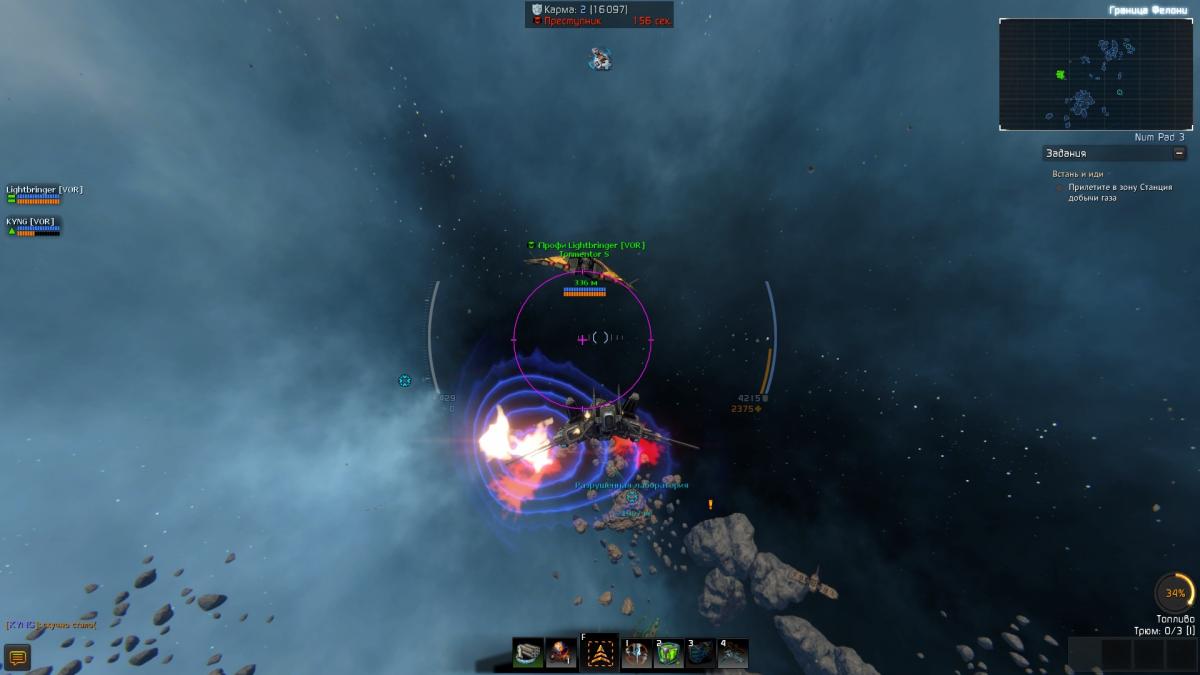The image size is (1200, 675).
Task: Click the Lightbringer target marker label
Action: (x=589, y=245)
